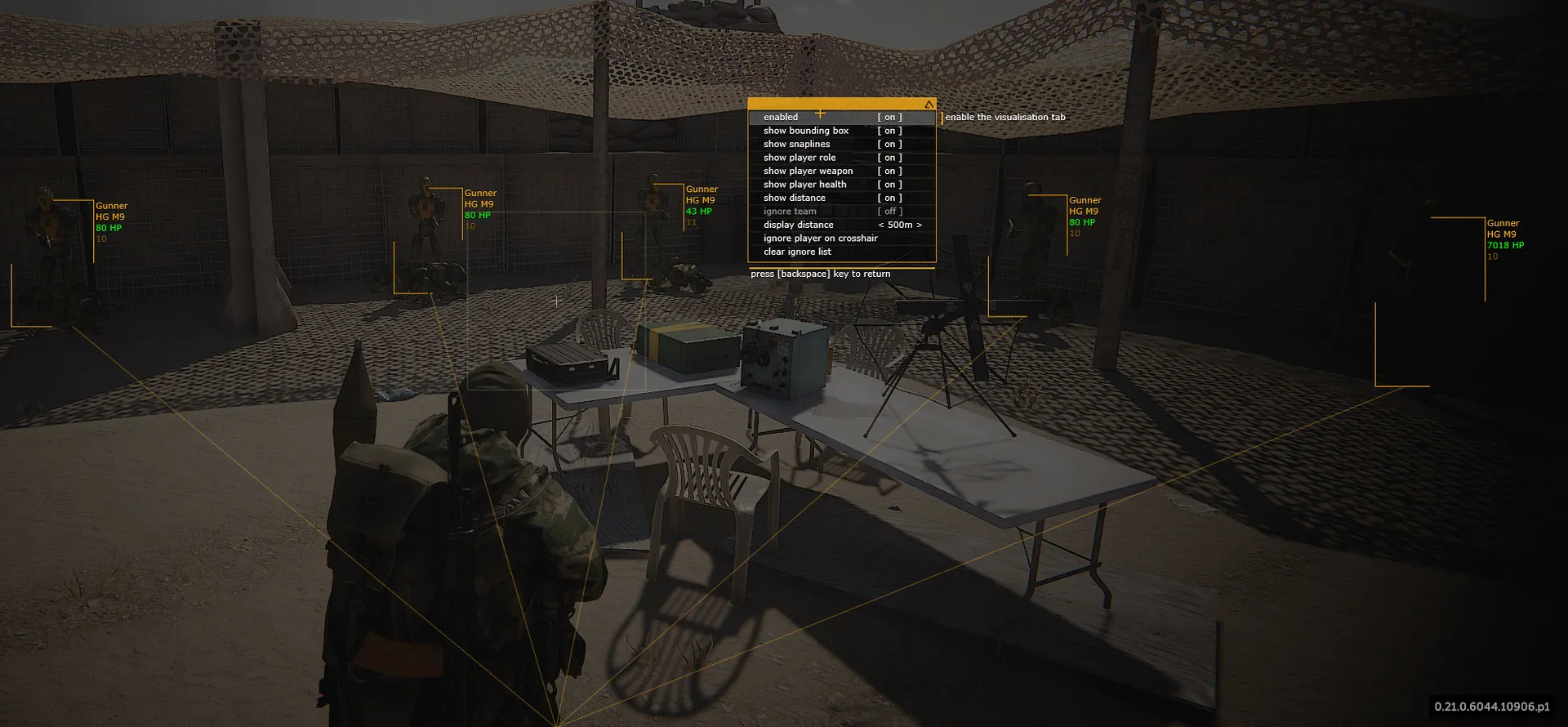Image resolution: width=1568 pixels, height=727 pixels.
Task: Click the triangle icon in the menu header
Action: [x=929, y=105]
